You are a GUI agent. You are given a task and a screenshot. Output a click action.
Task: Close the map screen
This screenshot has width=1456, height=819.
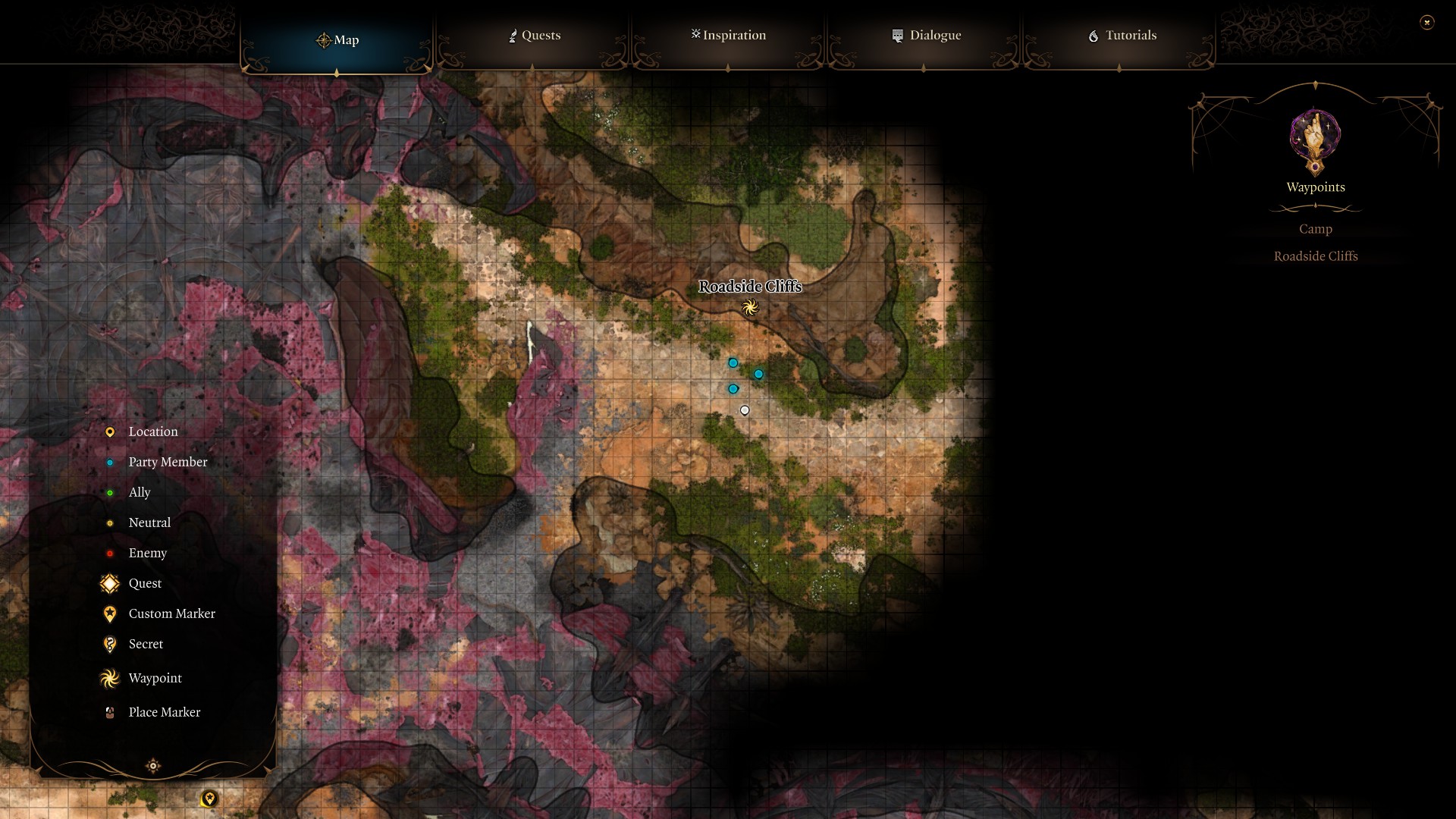pyautogui.click(x=1426, y=23)
